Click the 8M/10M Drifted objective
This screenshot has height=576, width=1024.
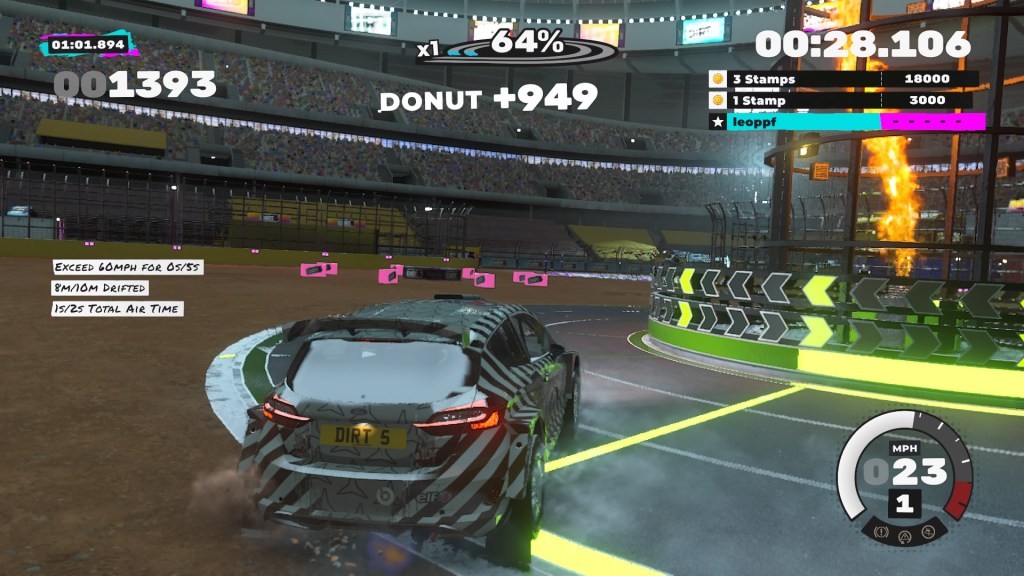(100, 288)
